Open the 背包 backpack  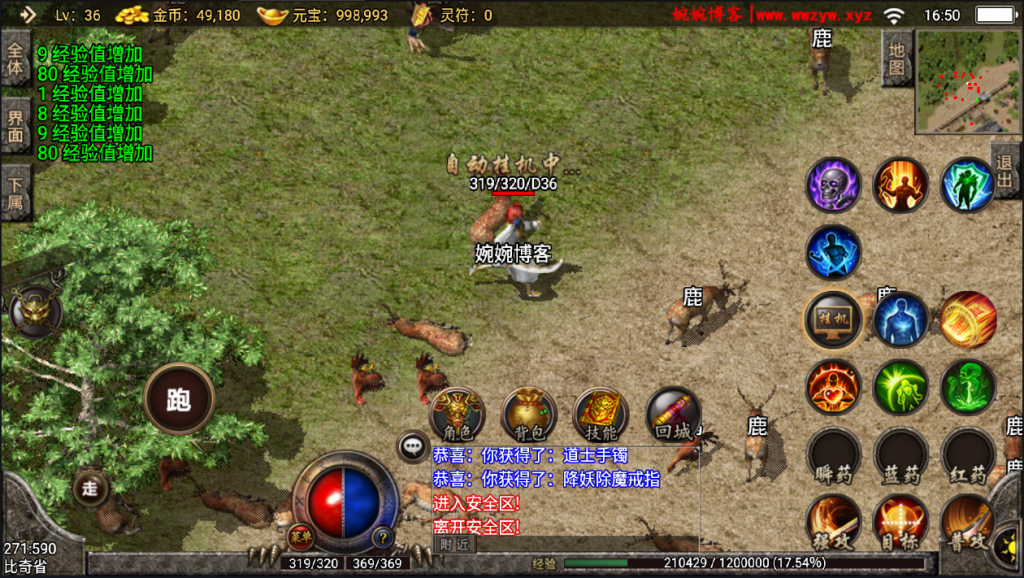[529, 413]
